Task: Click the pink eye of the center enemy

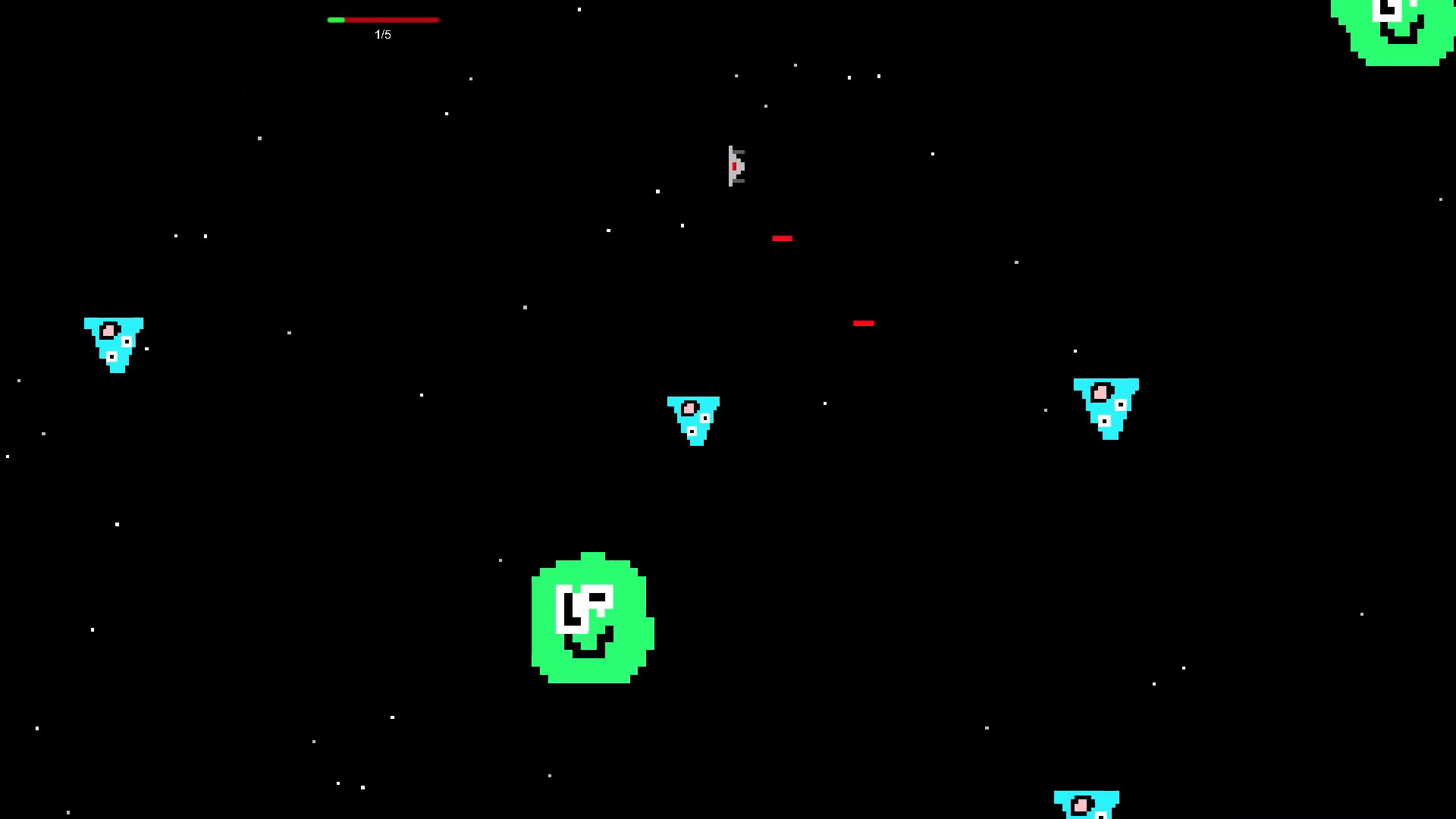Action: point(689,407)
